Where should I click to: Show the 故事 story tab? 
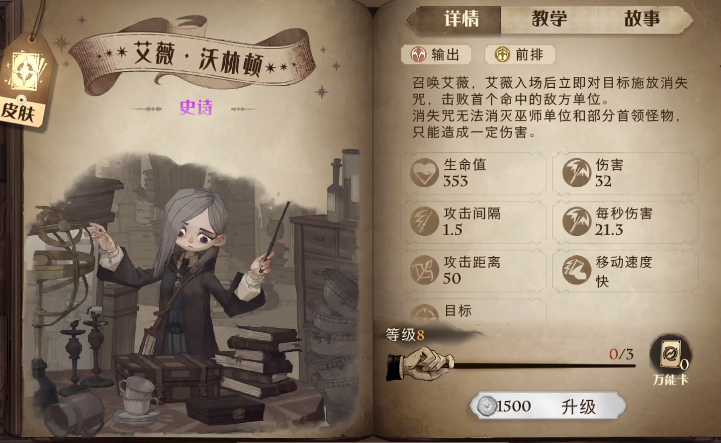[x=641, y=18]
